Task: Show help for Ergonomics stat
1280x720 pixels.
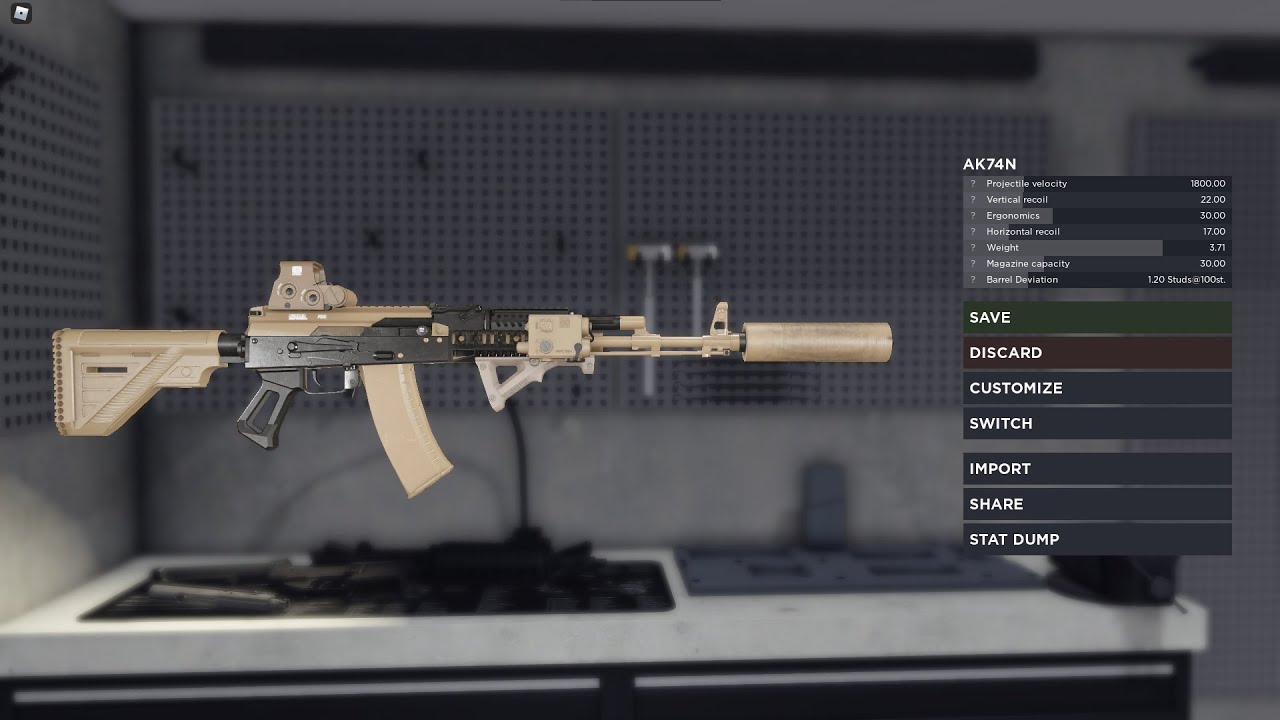Action: tap(972, 216)
